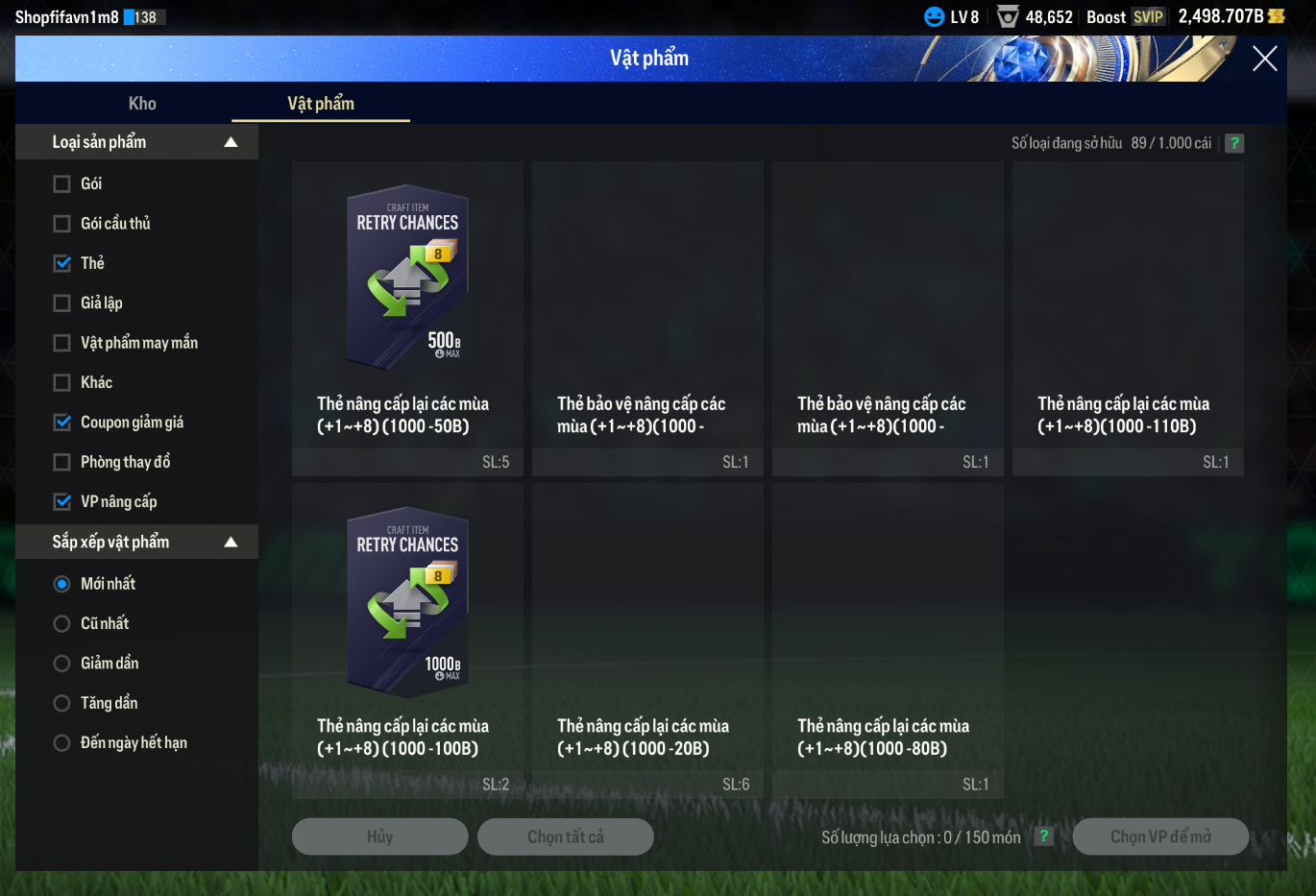Uncheck the VP nâng cấp filter
The image size is (1316, 896).
pos(62,502)
